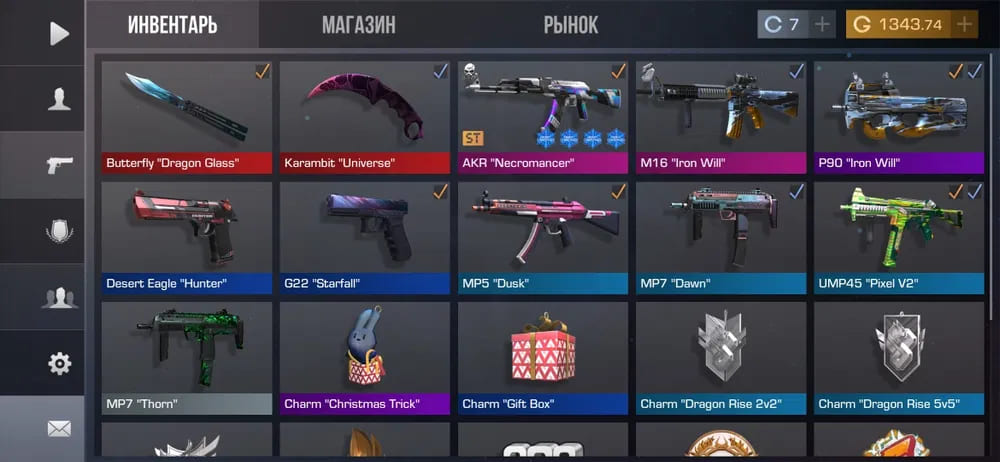This screenshot has width=1000, height=462.
Task: Switch to the Магазин tab
Action: coord(358,25)
